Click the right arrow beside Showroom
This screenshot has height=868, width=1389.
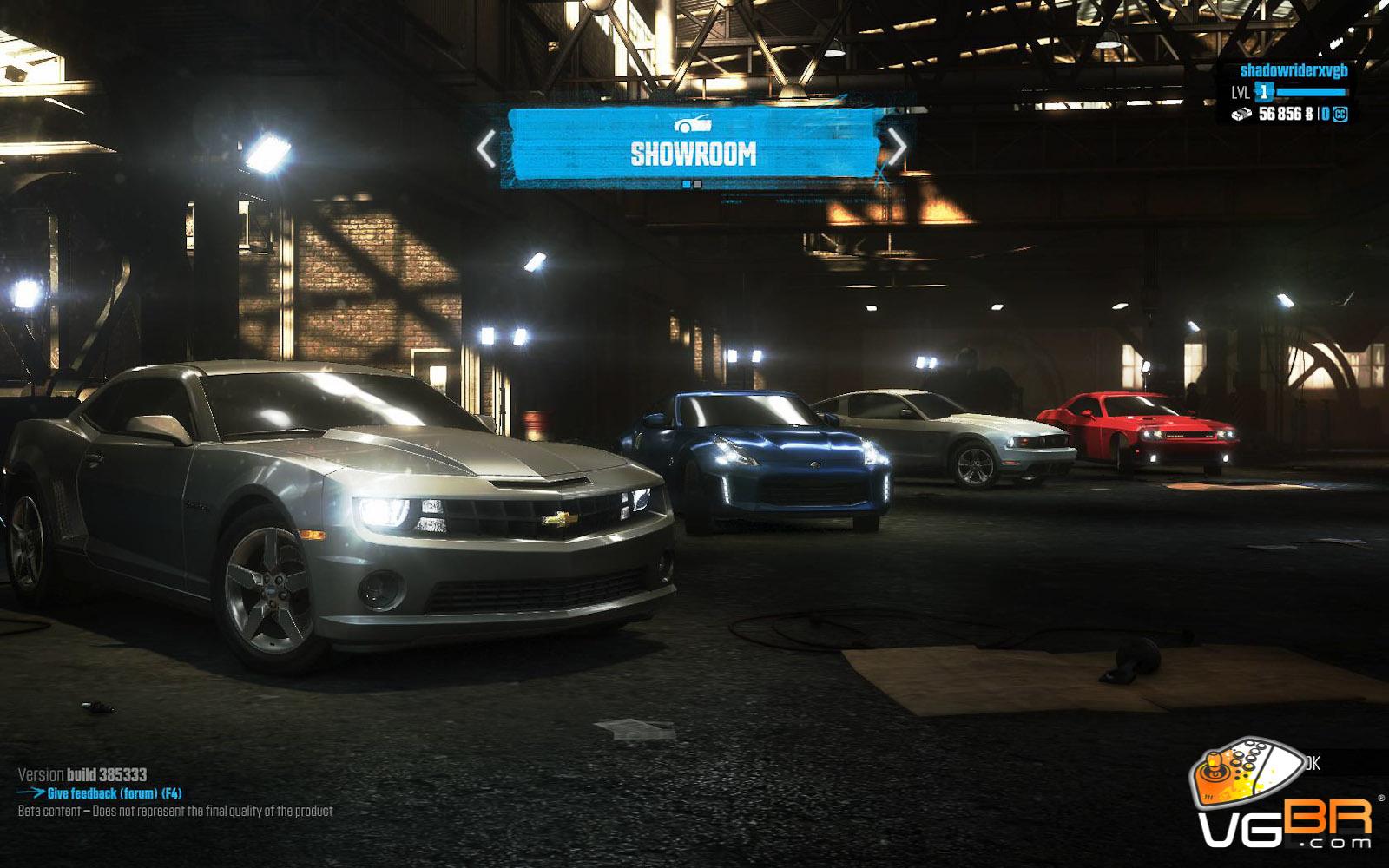click(x=897, y=147)
